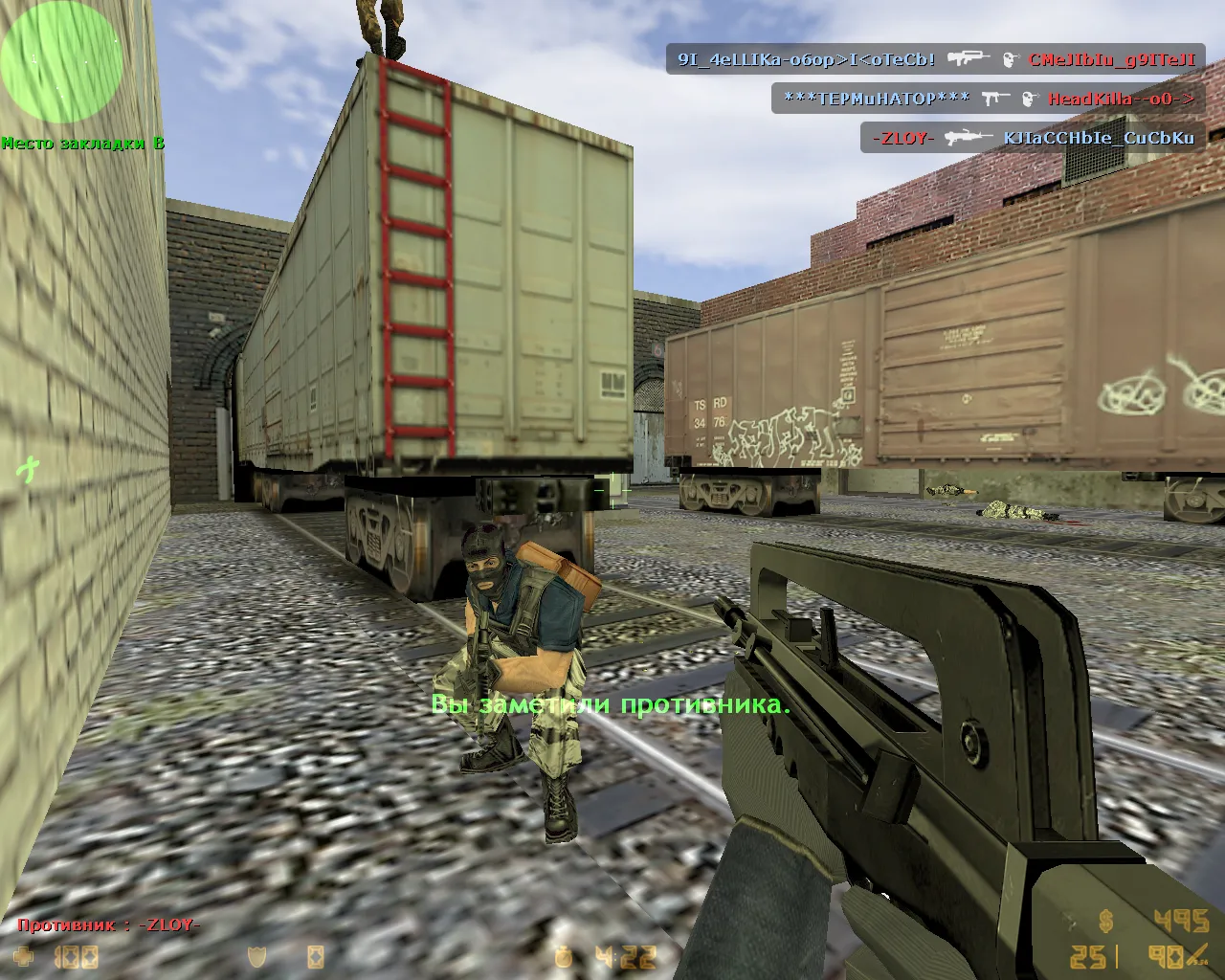Click the armor shield icon

point(257,956)
